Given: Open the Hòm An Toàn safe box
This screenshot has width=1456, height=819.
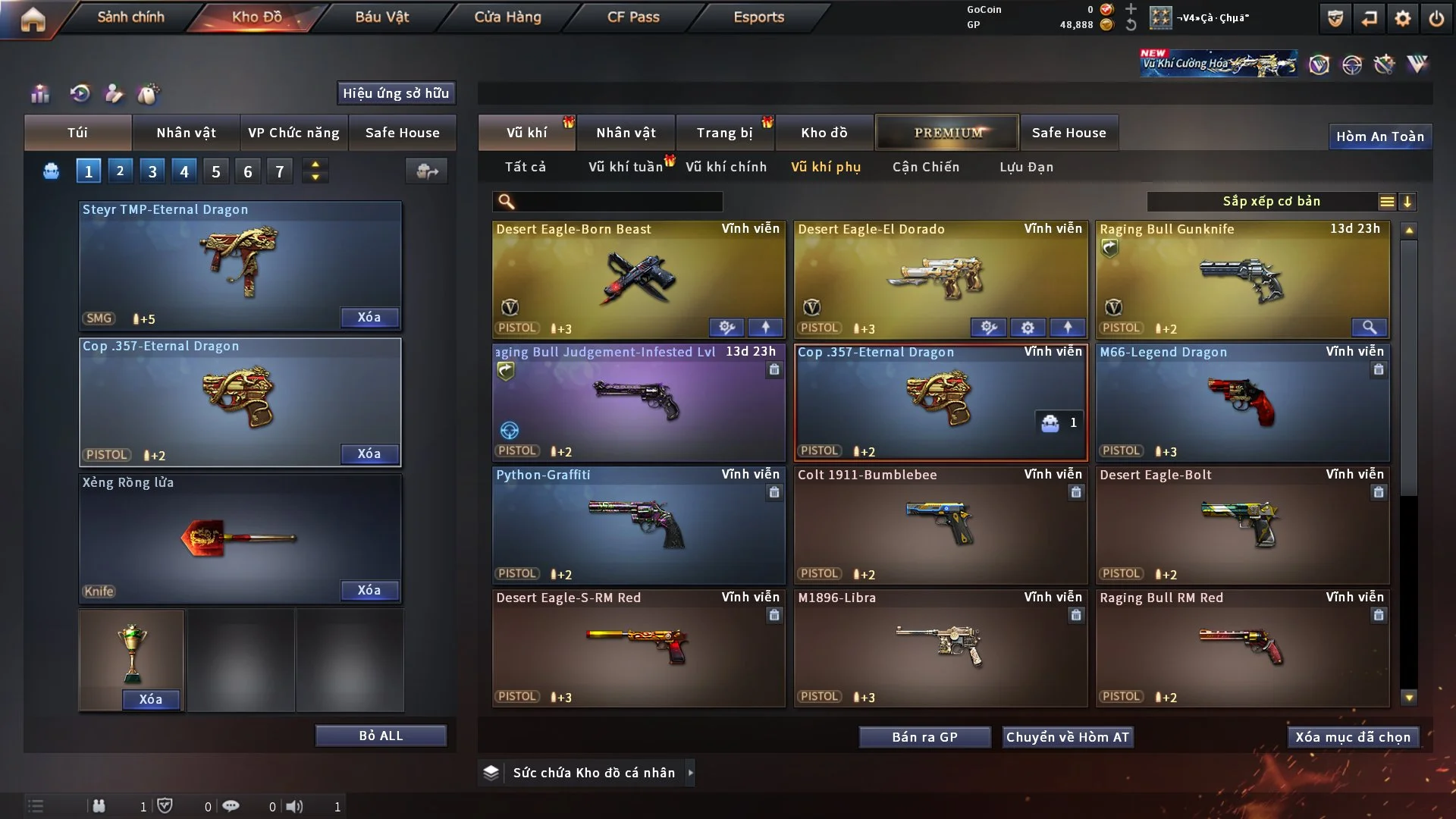Looking at the screenshot, I should point(1379,136).
